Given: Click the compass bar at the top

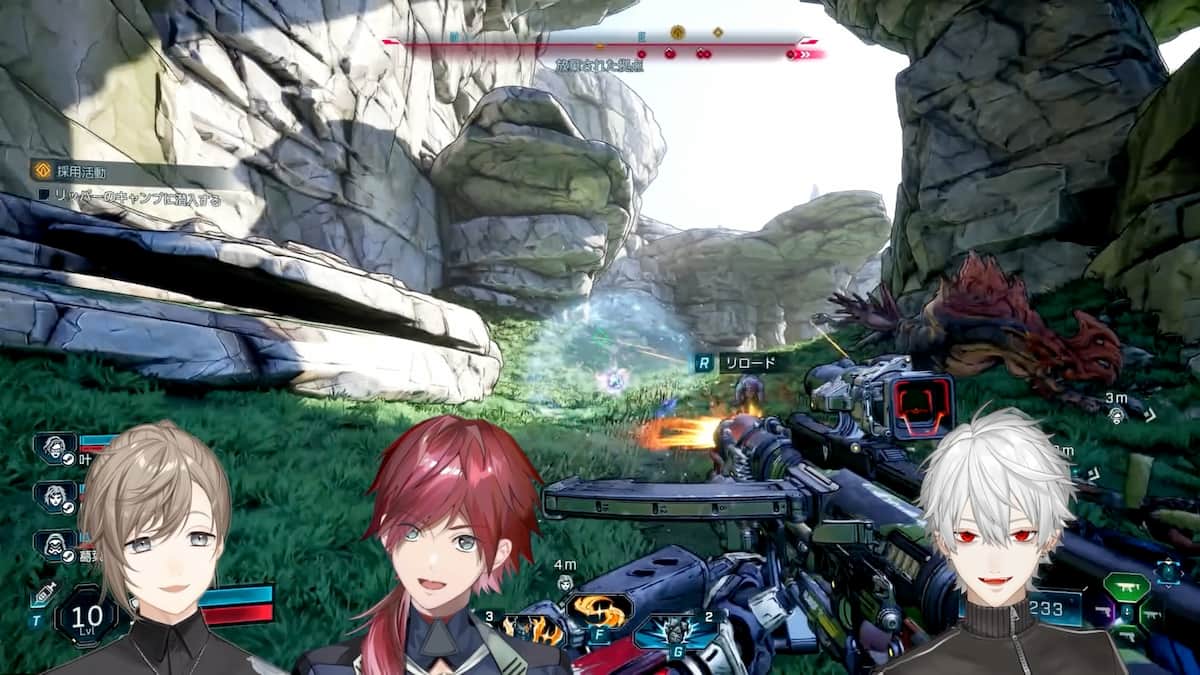Looking at the screenshot, I should click(600, 43).
